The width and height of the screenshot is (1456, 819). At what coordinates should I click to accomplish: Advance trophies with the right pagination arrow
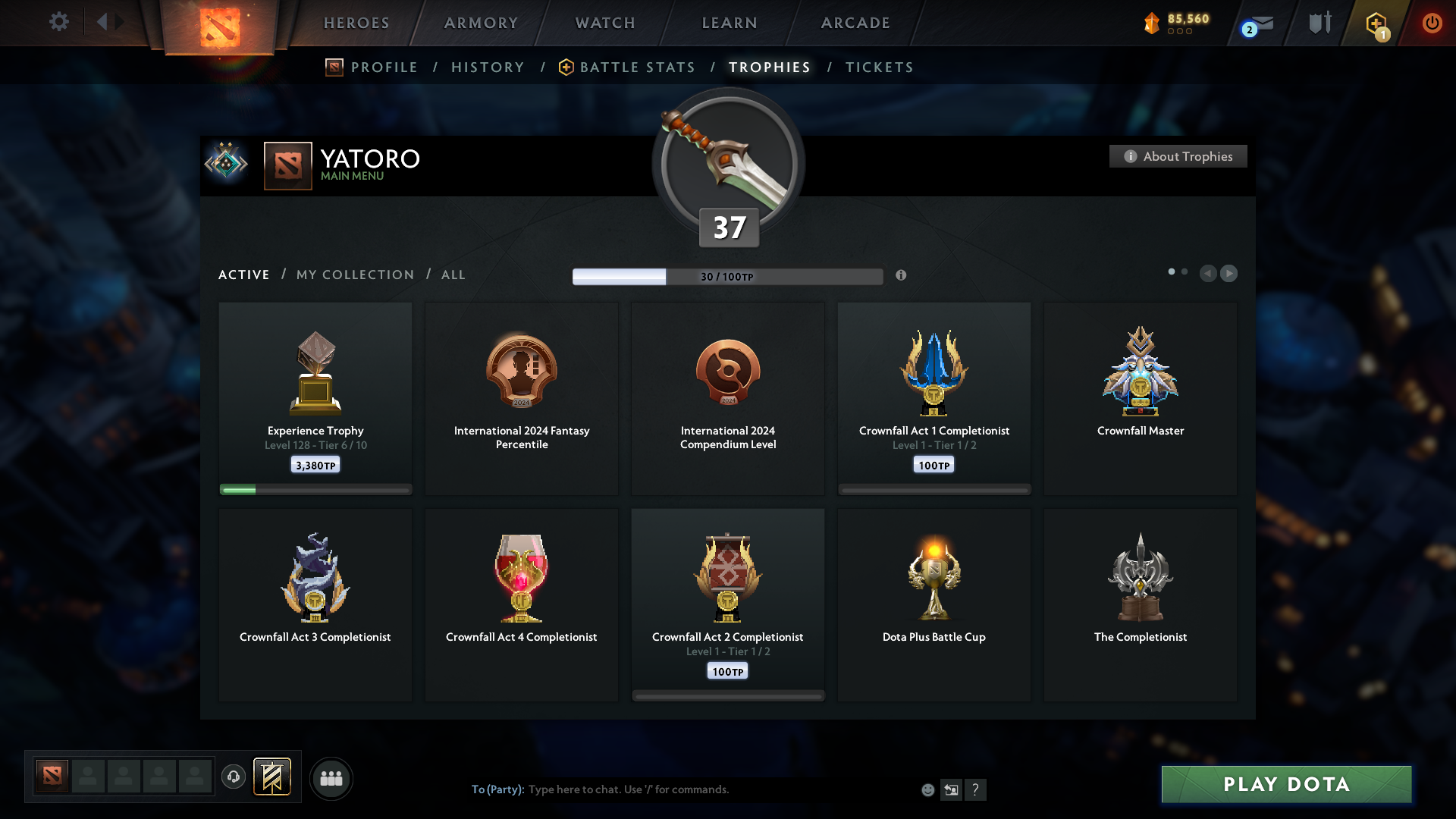1229,274
